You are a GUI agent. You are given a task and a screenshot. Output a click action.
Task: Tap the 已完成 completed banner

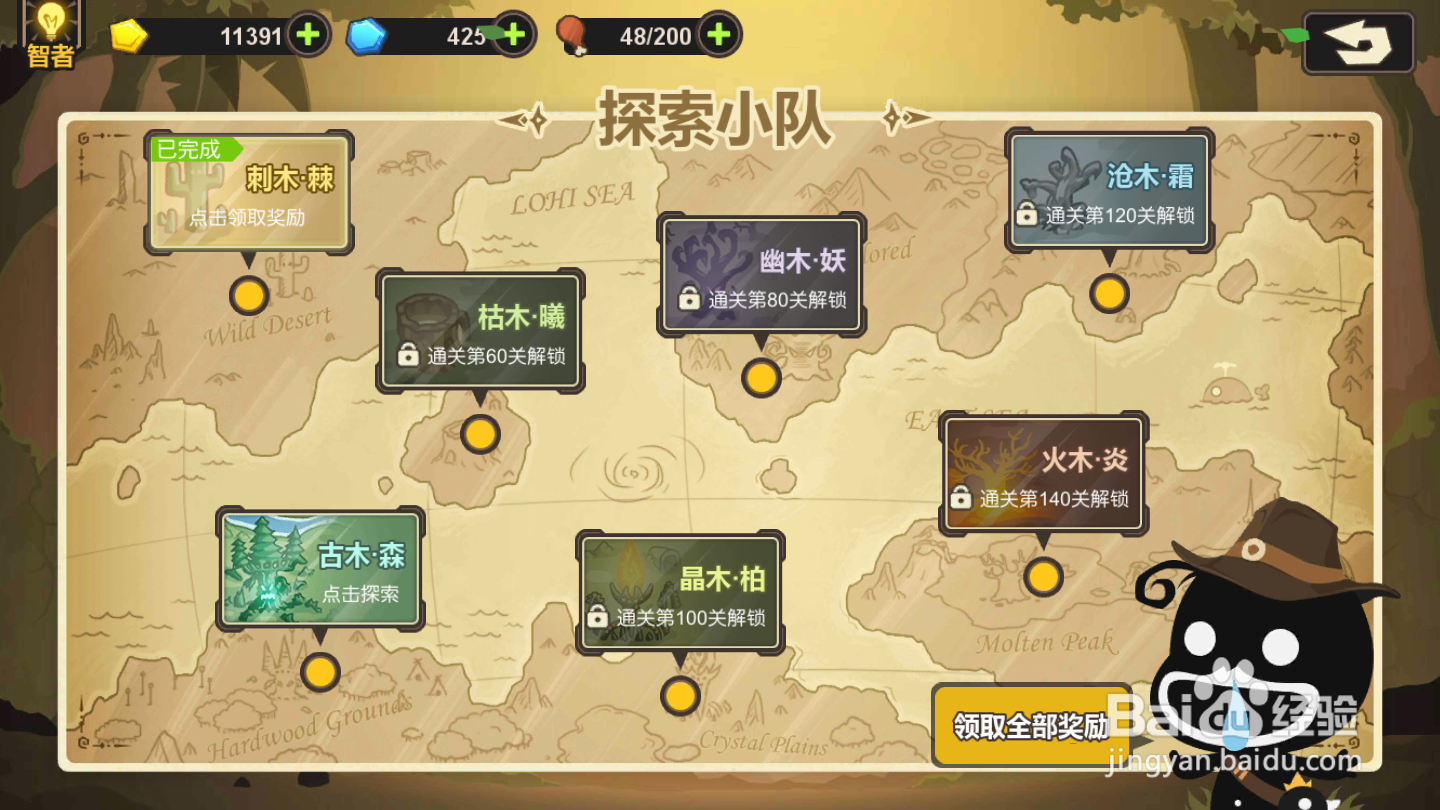click(x=190, y=148)
